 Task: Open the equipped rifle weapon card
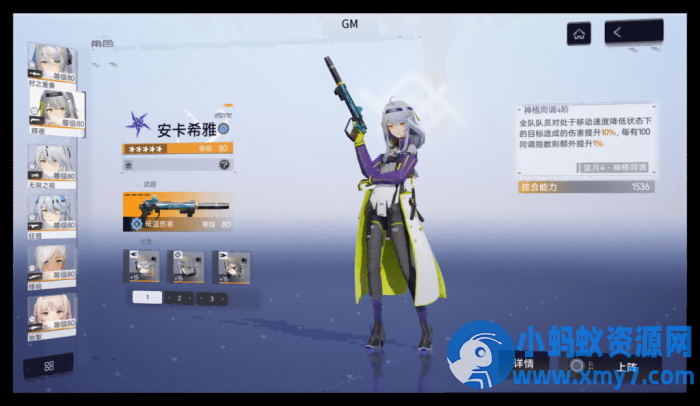176,211
